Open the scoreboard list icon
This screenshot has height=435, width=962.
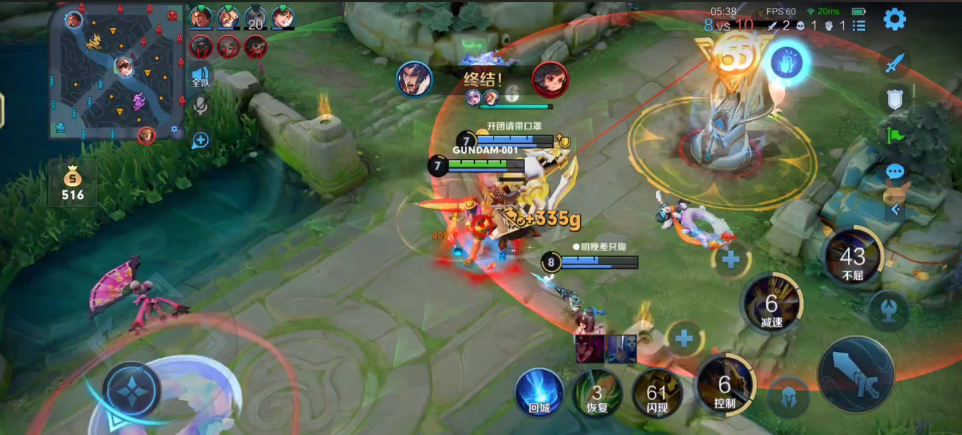859,26
